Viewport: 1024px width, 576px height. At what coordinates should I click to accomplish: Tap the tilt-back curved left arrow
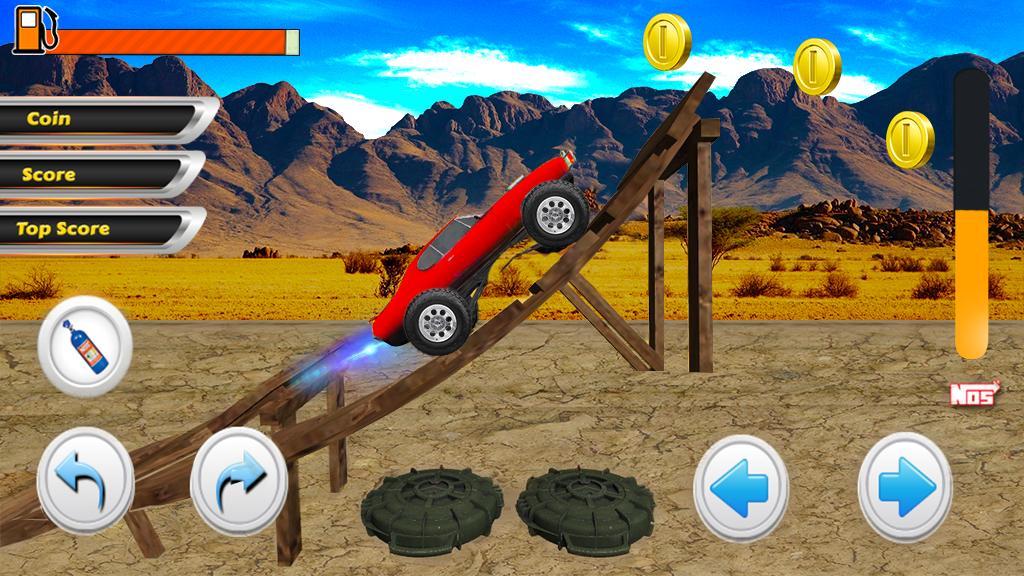tap(86, 479)
